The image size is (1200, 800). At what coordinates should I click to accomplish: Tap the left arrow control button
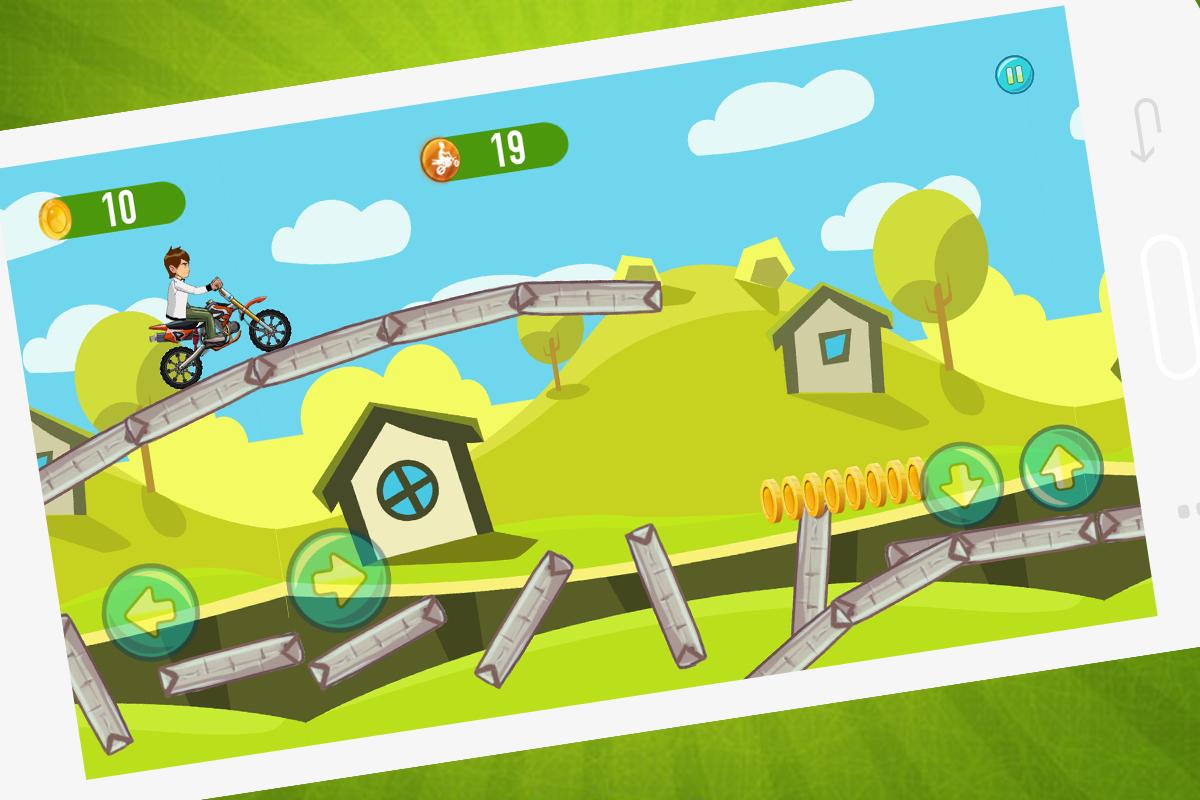pos(150,611)
